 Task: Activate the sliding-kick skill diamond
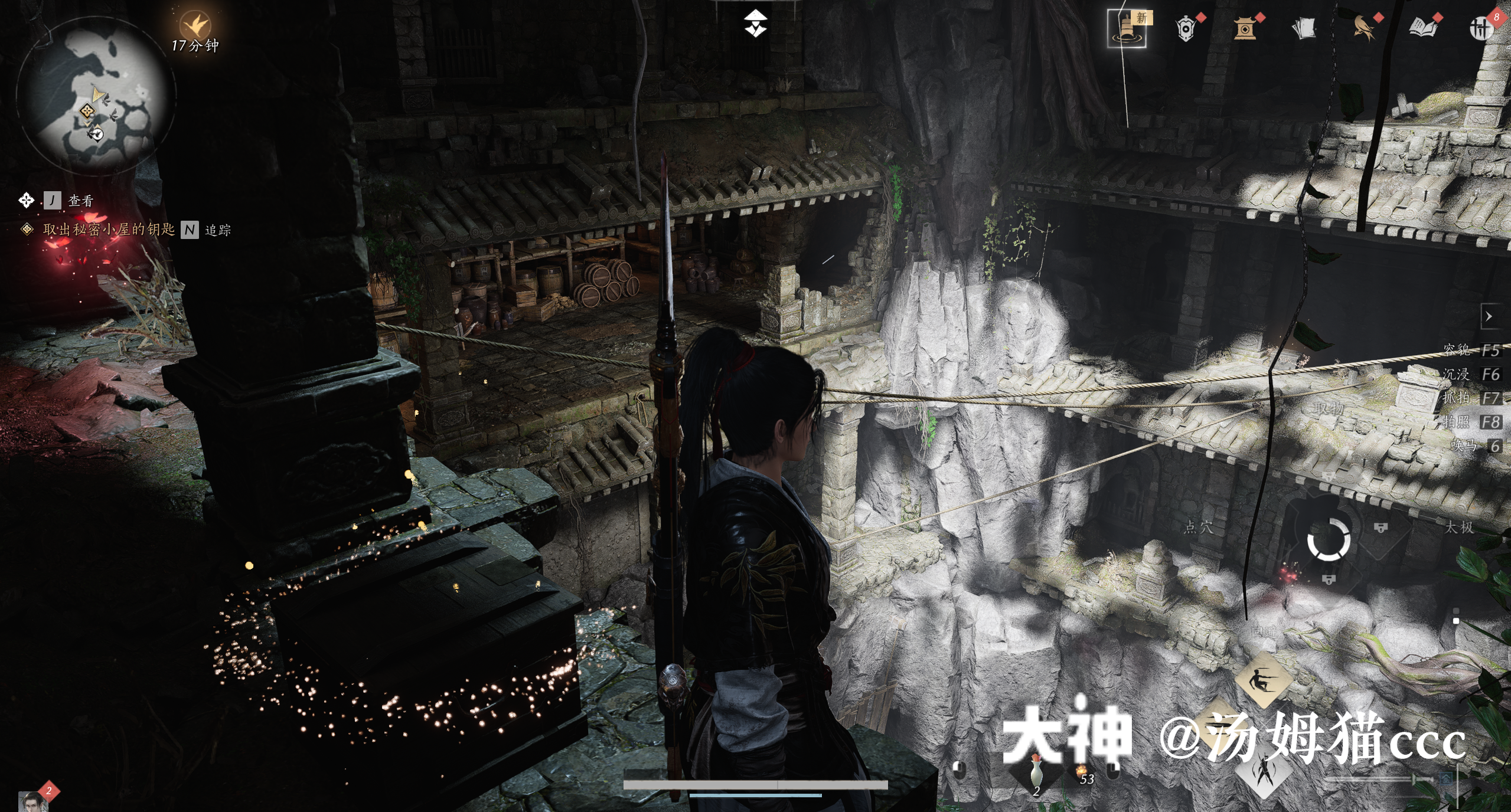pos(1264,680)
